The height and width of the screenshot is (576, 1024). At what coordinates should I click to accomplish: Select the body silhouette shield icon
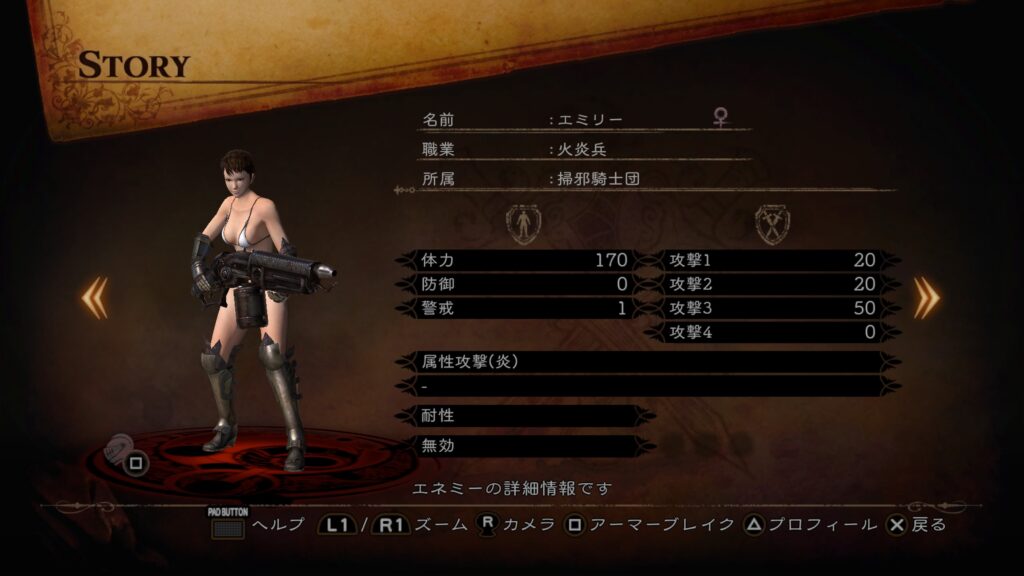point(523,224)
